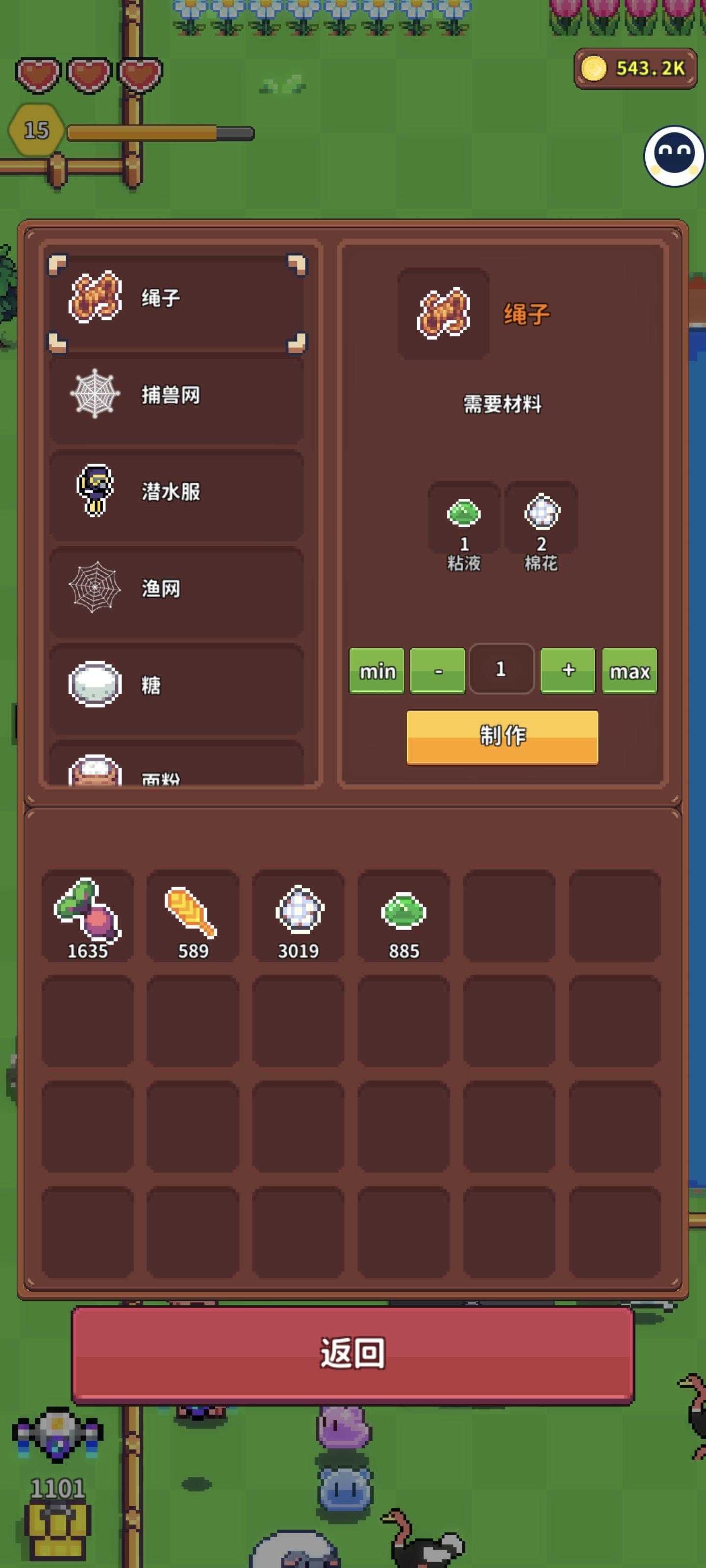The height and width of the screenshot is (1568, 706).
Task: Click the min quantity button
Action: (376, 671)
